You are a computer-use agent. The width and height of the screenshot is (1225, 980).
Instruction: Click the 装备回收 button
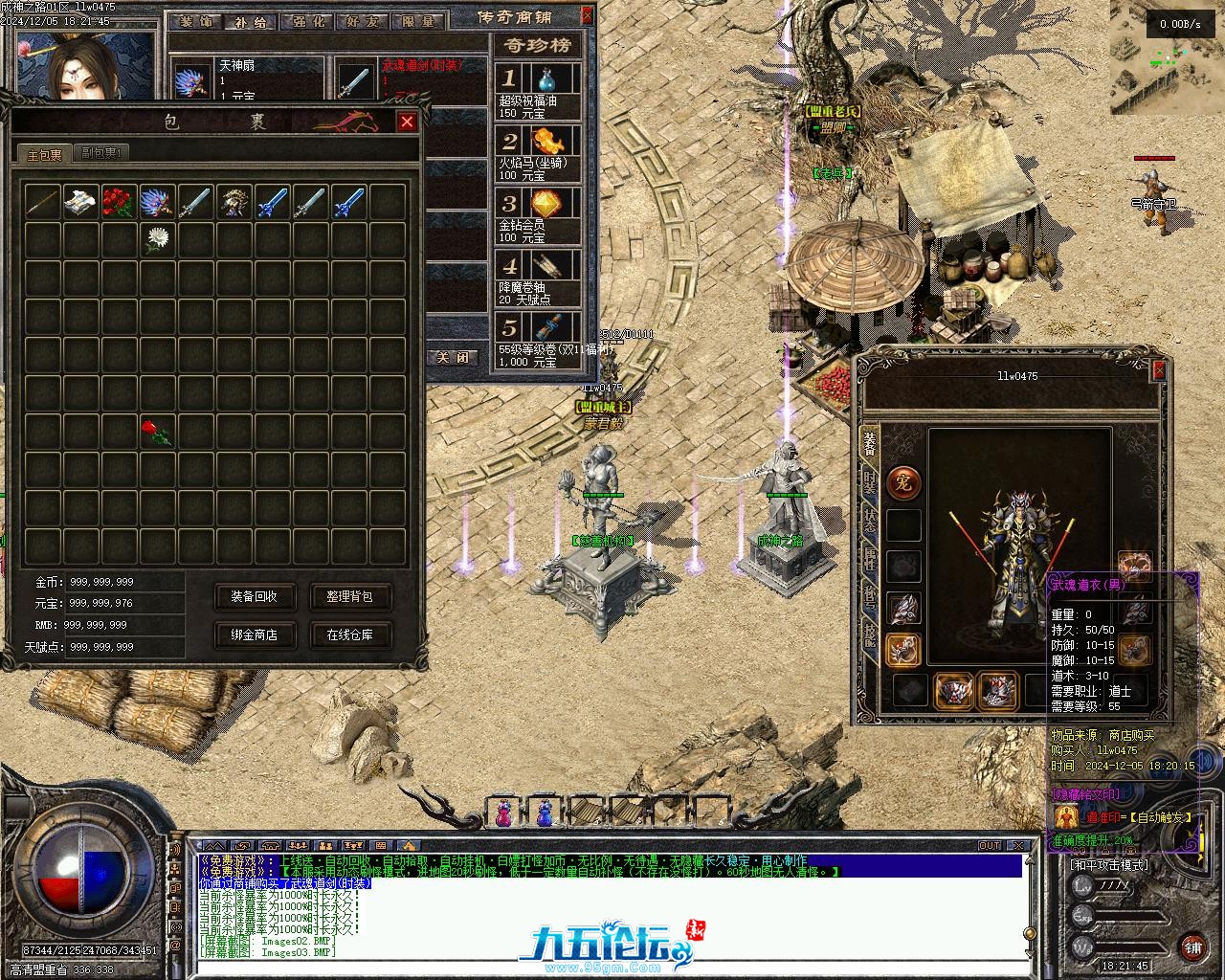coord(254,596)
